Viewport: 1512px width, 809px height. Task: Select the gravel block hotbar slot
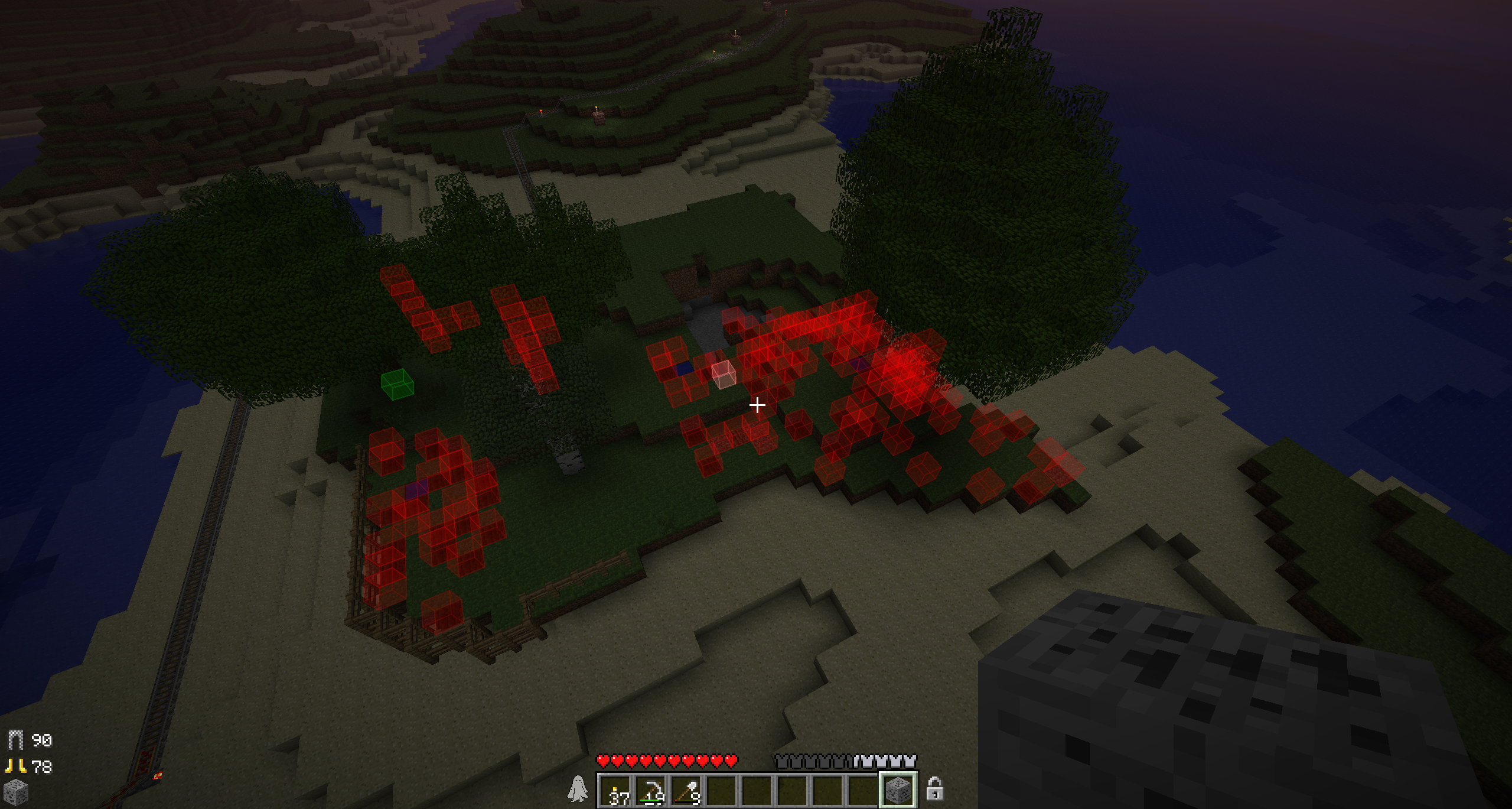[x=898, y=789]
